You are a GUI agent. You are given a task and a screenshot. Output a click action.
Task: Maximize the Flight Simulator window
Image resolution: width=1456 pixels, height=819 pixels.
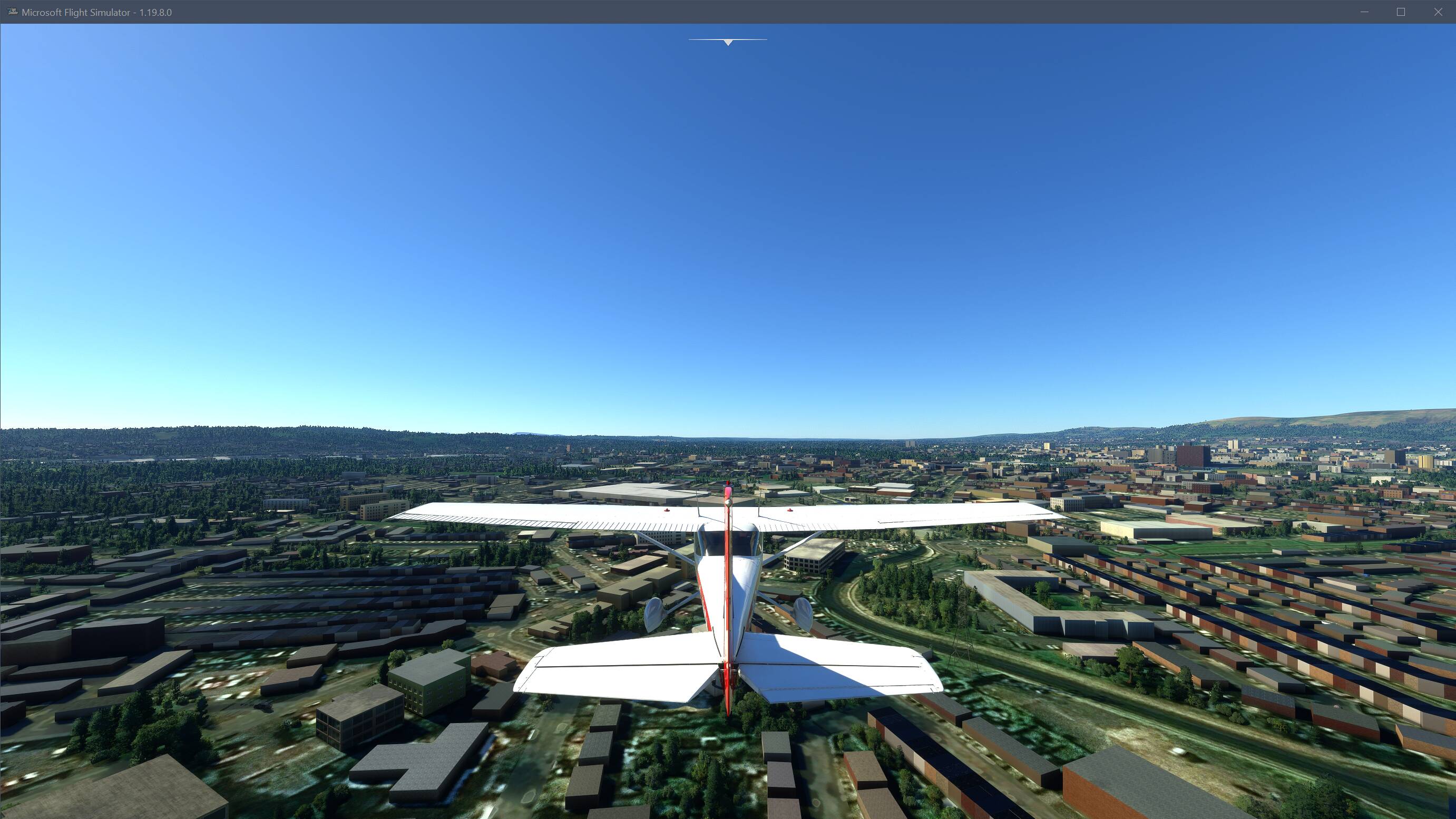1401,11
